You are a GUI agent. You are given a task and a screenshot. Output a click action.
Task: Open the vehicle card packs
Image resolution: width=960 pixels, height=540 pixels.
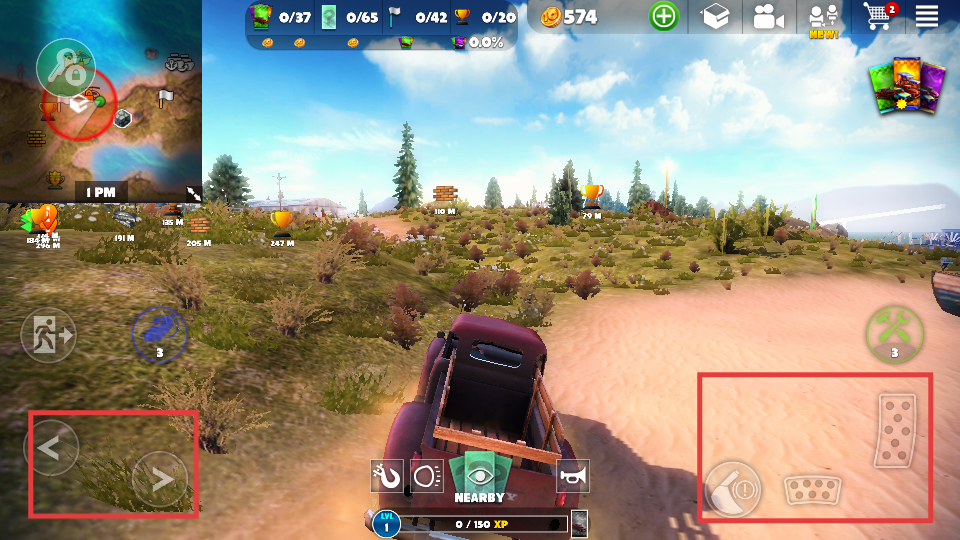click(x=907, y=85)
